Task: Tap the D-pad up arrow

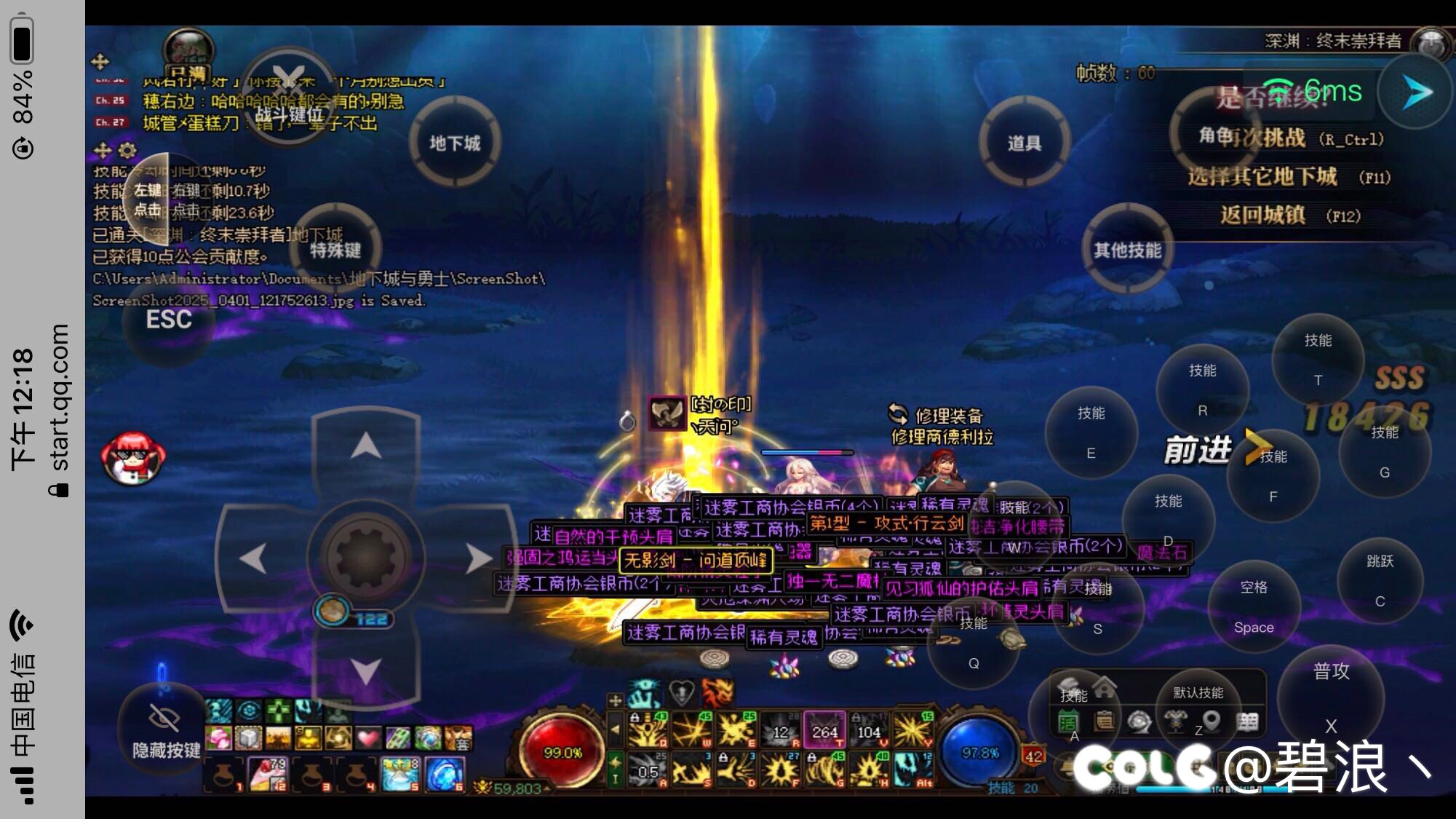Action: tap(366, 446)
